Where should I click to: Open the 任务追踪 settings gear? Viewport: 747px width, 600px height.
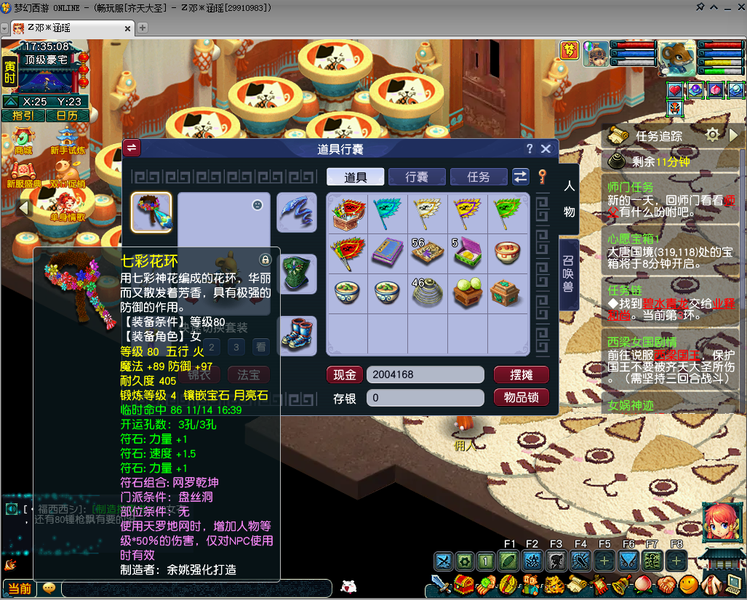coord(712,135)
